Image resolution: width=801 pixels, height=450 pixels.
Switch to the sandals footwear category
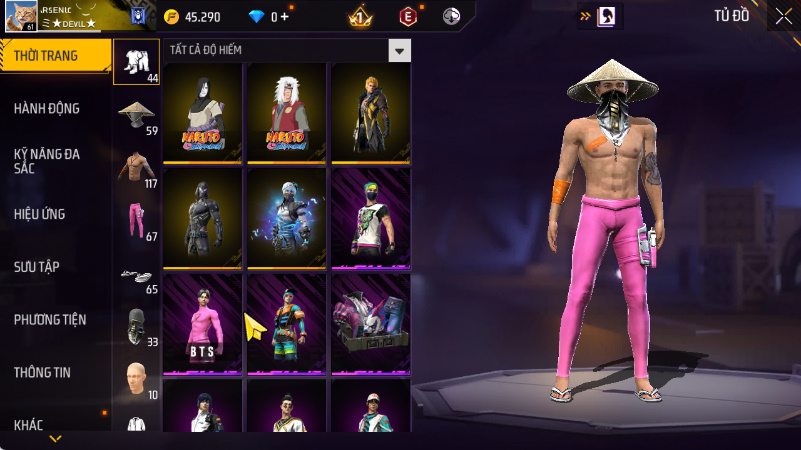click(x=137, y=277)
